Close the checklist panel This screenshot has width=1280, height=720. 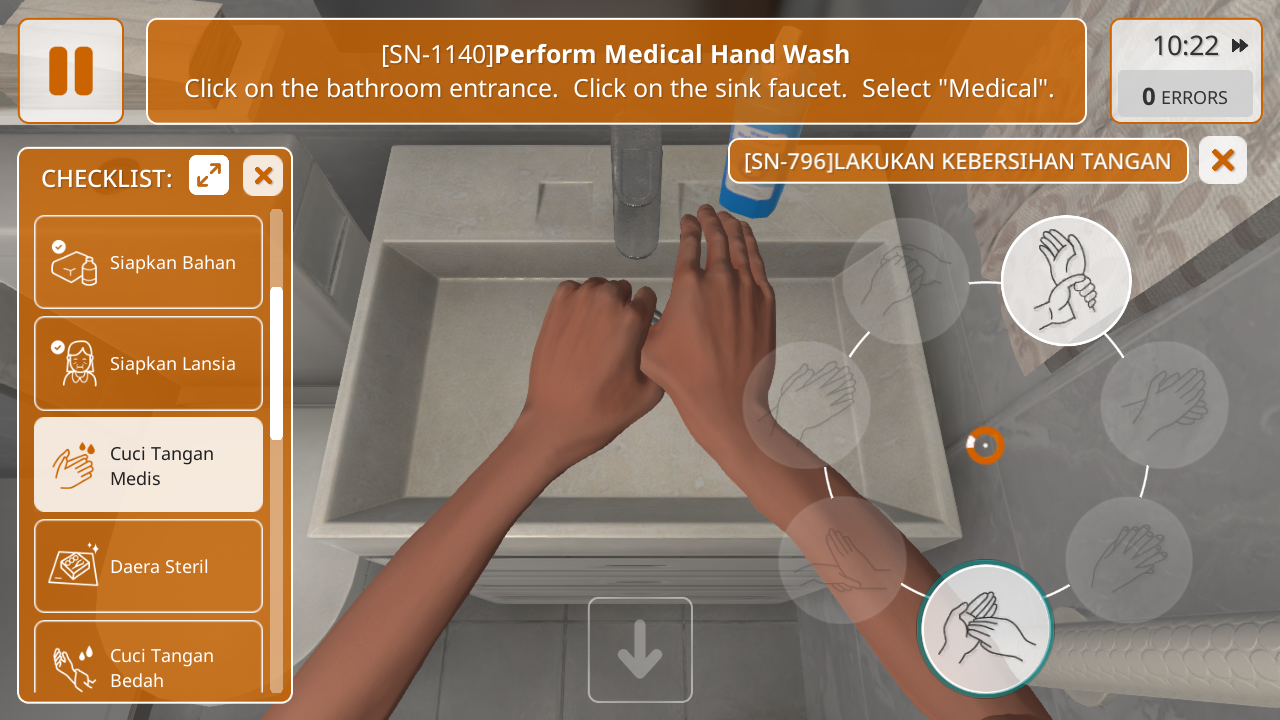click(263, 176)
